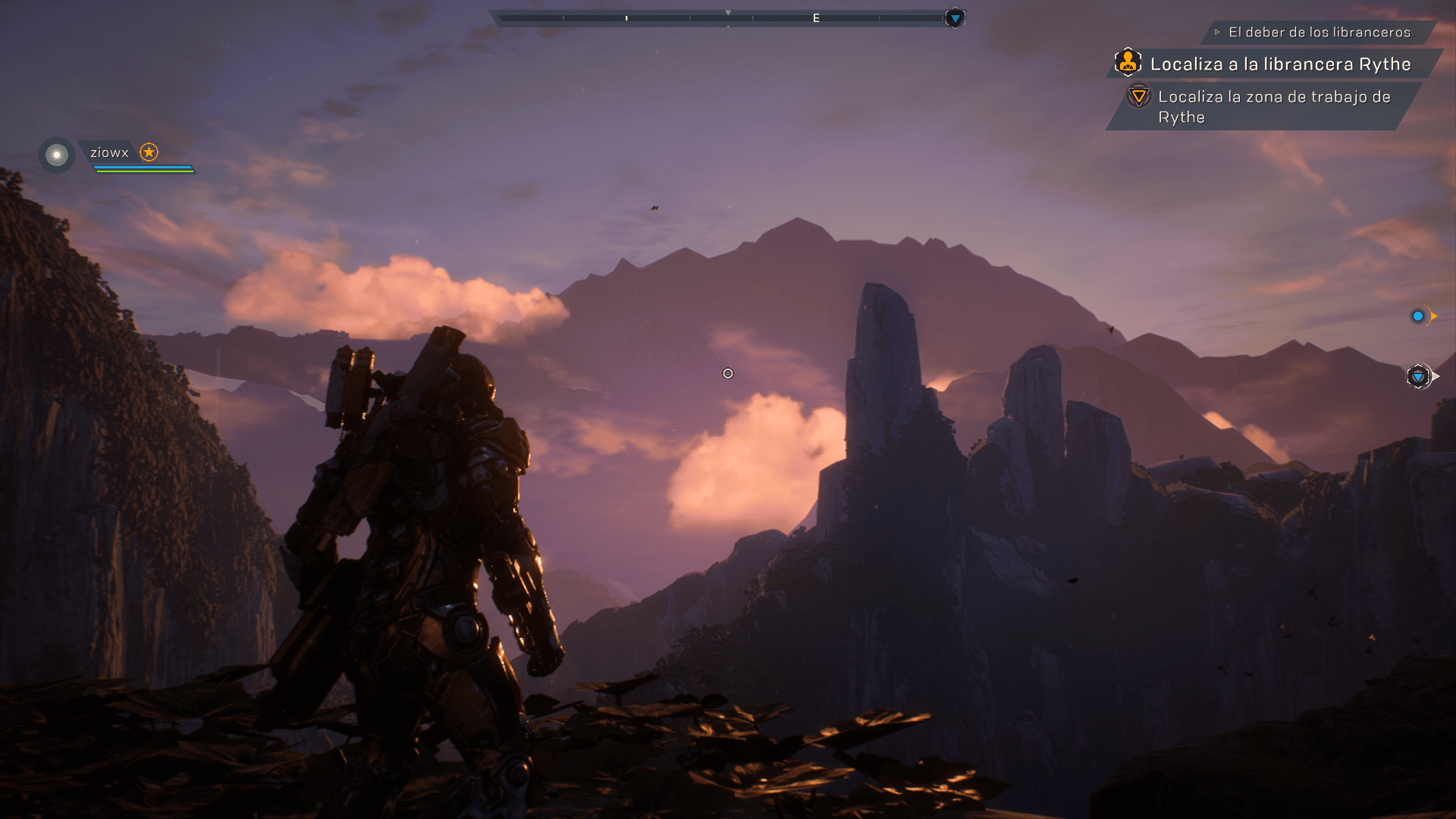Click the objective marker on the compass bar
1456x819 pixels.
[x=955, y=18]
